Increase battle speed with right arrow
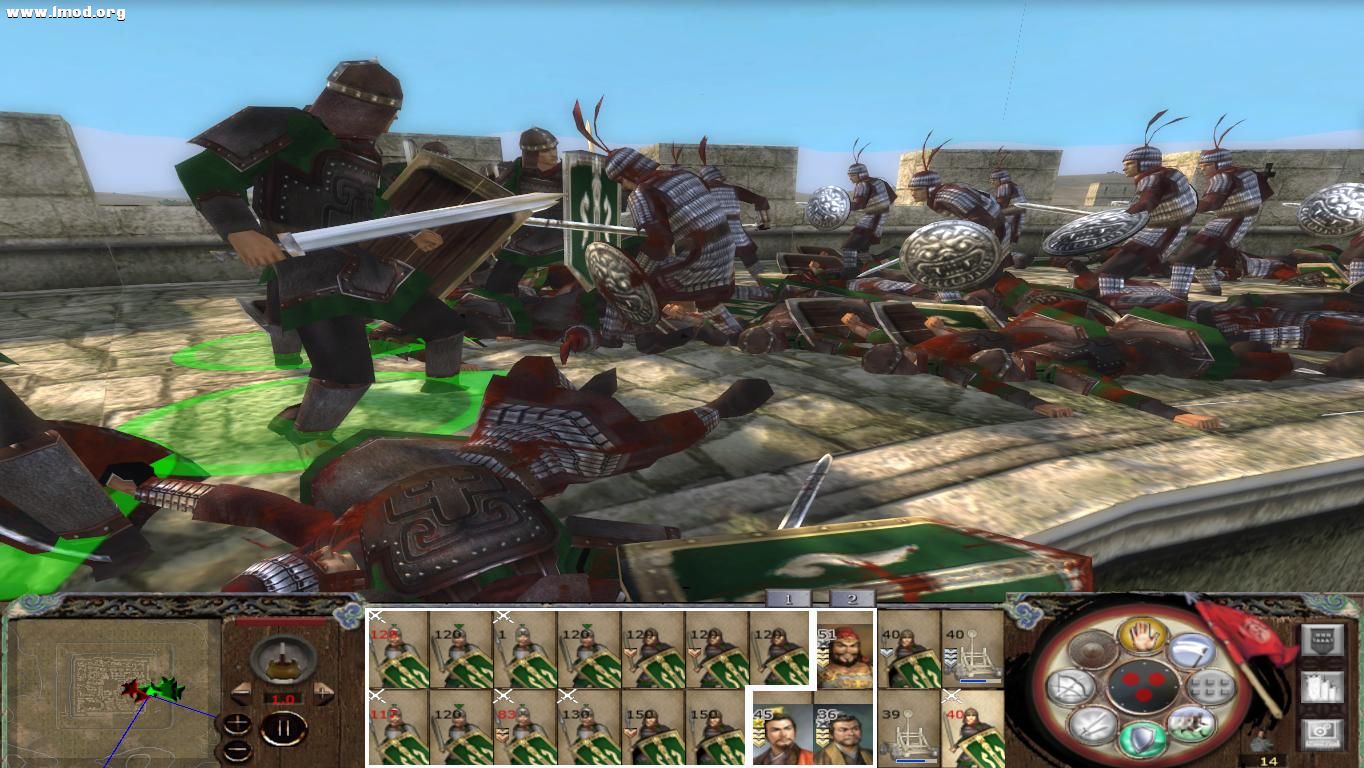 click(x=323, y=692)
